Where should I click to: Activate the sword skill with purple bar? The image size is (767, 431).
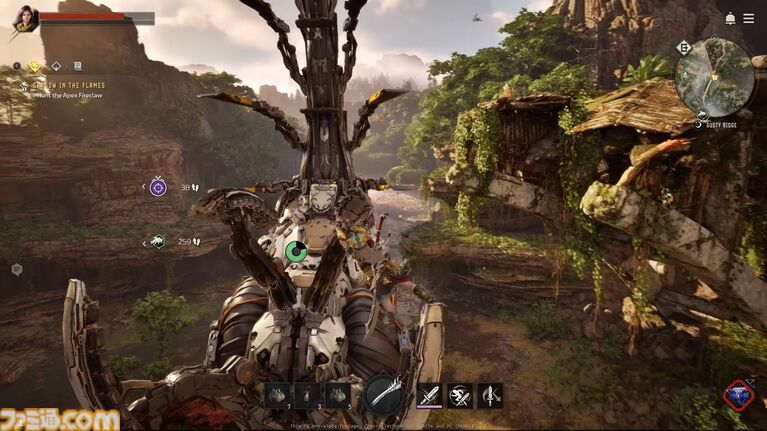pos(429,395)
